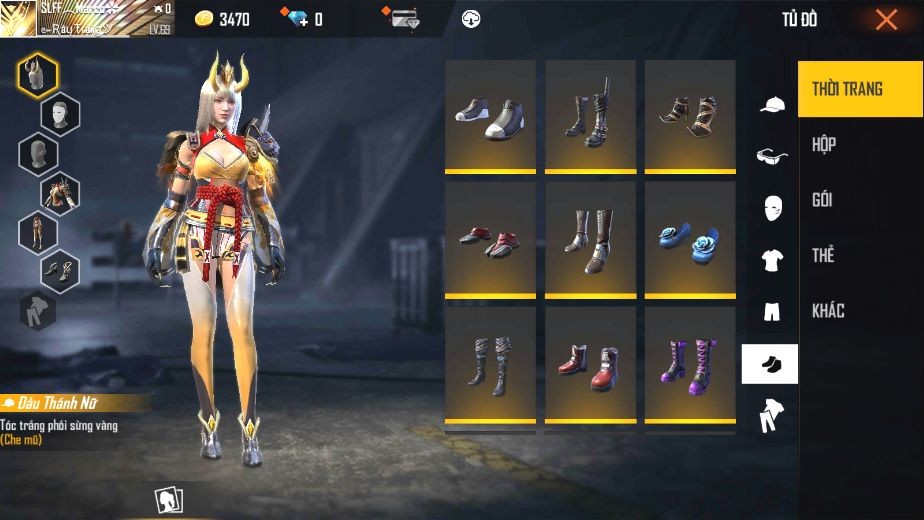Open the face mask category
924x520 pixels.
click(771, 208)
